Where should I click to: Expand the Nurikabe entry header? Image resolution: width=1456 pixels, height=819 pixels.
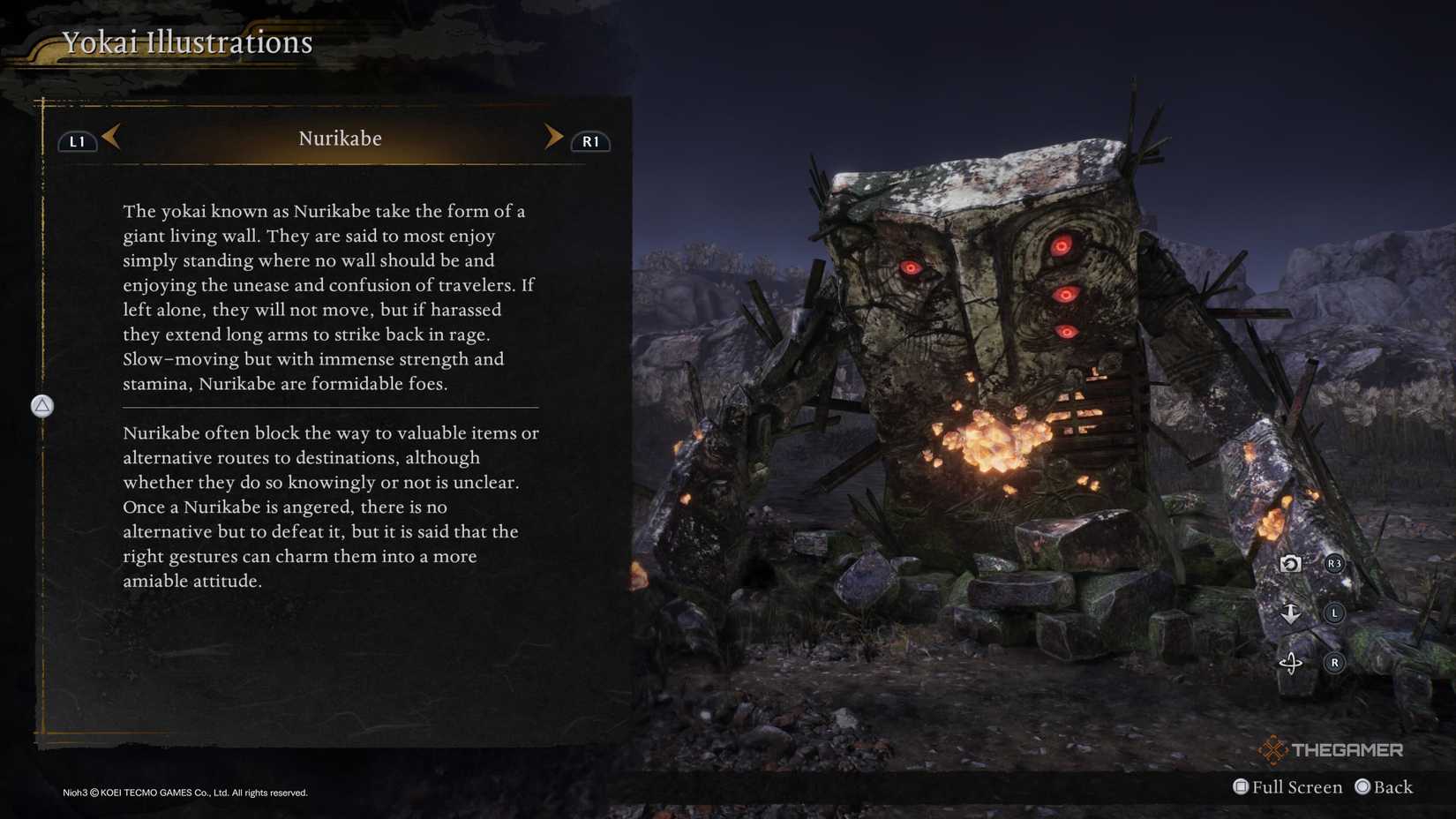click(340, 139)
